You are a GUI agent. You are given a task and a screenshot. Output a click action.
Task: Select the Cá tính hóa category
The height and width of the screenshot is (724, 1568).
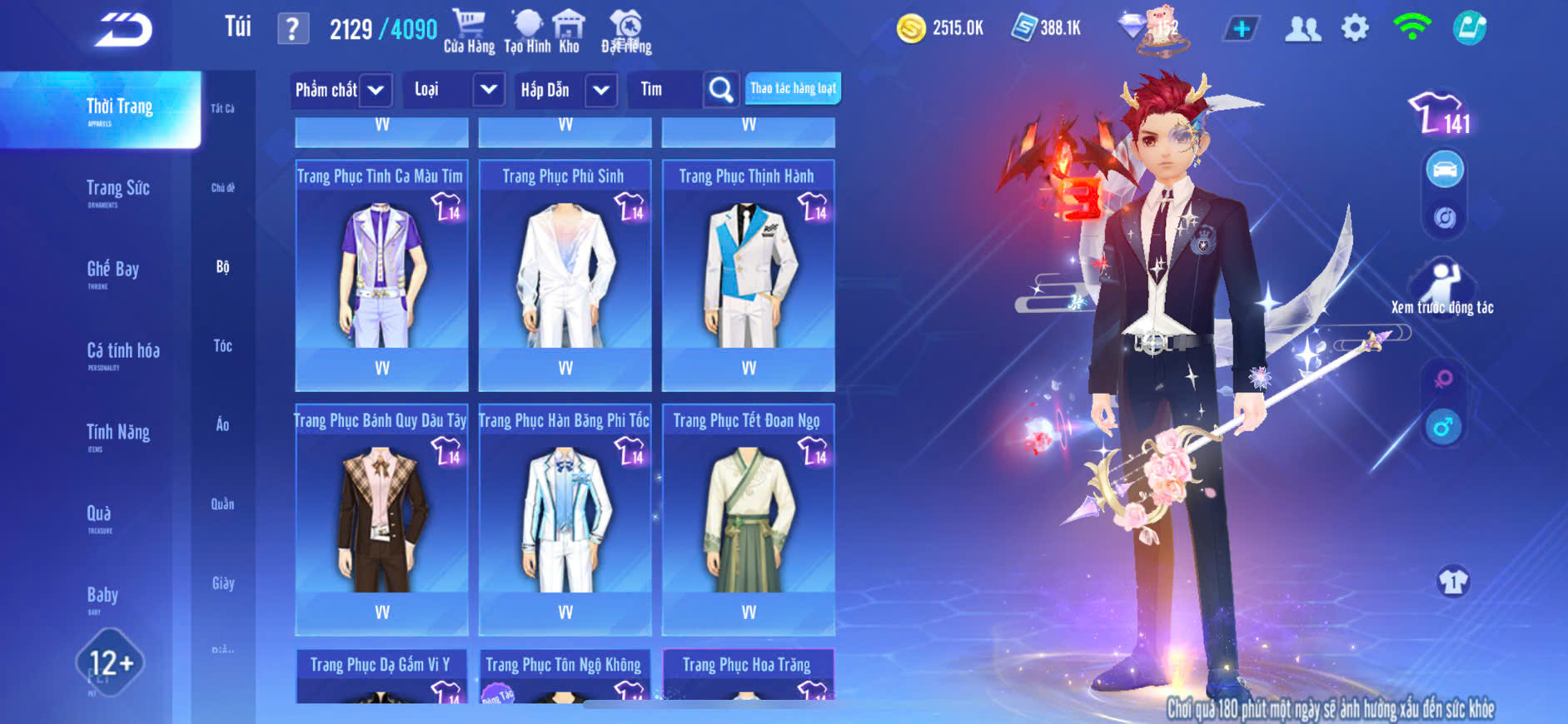coord(122,352)
